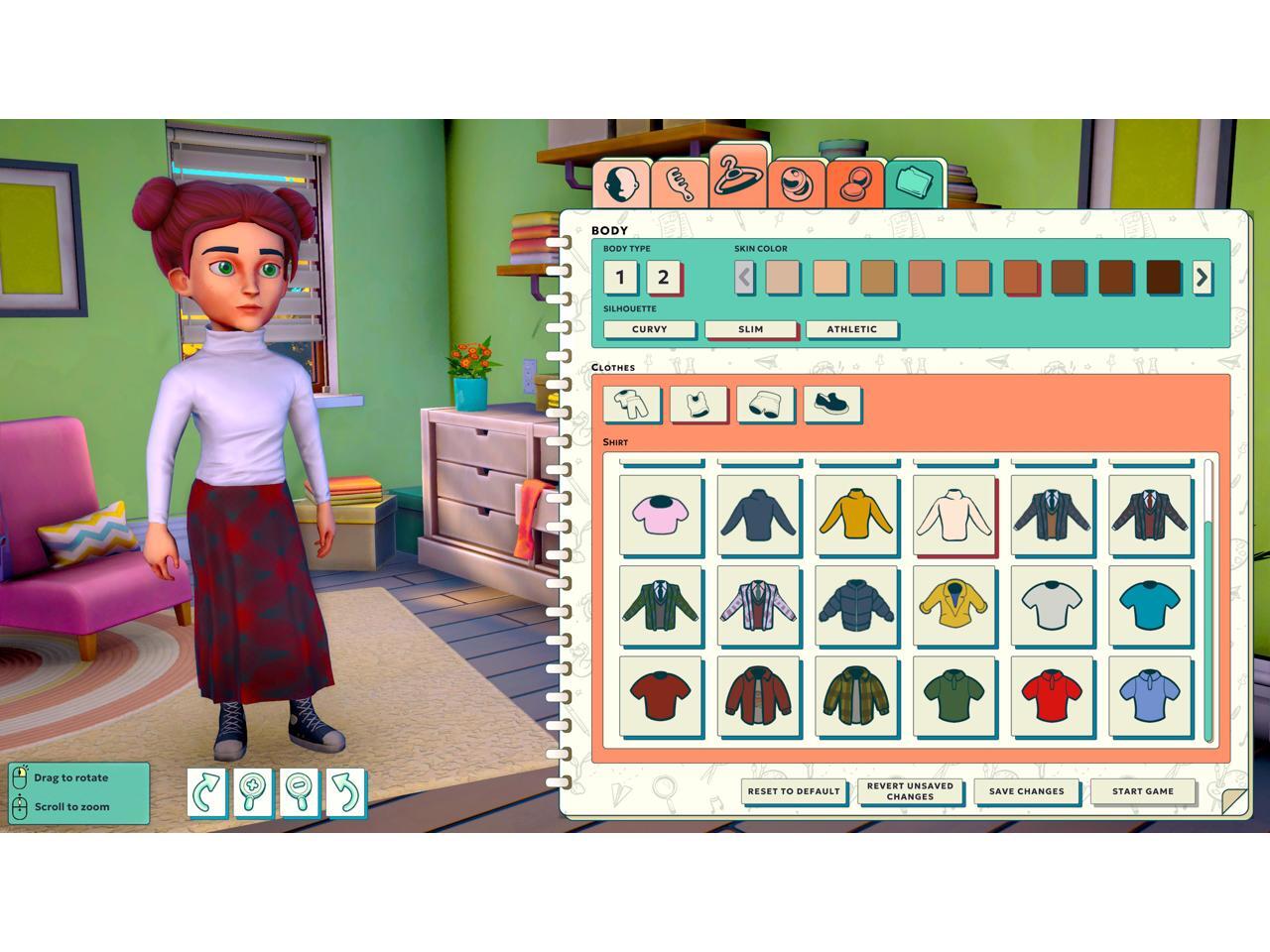Image resolution: width=1270 pixels, height=952 pixels.
Task: Select the Slim silhouette
Action: [750, 329]
